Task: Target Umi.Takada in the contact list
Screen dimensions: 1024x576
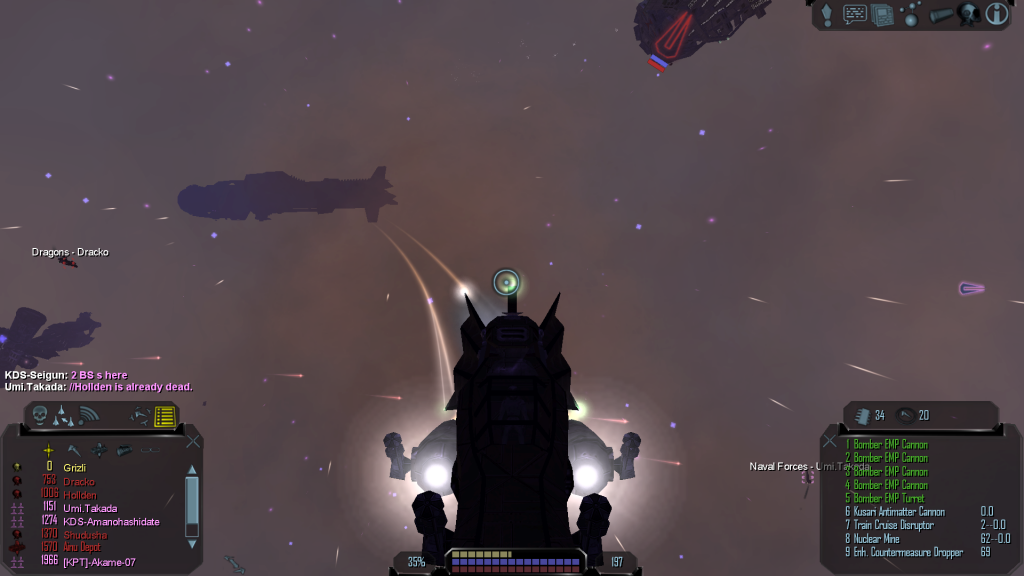Action: coord(92,508)
